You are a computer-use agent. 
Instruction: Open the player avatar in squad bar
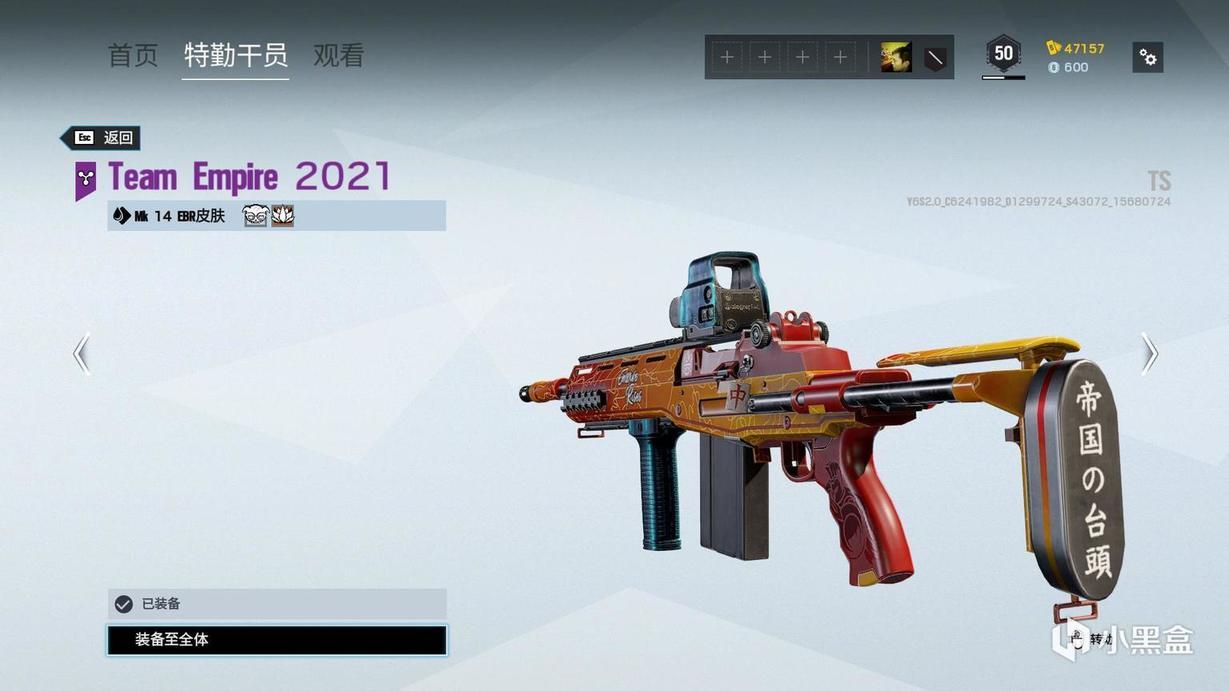point(895,58)
